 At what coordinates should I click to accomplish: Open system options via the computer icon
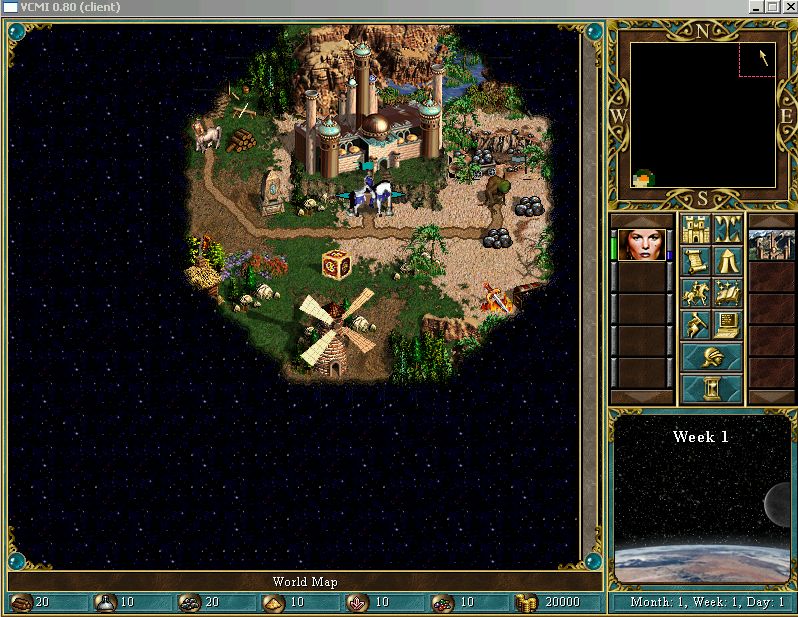[727, 324]
